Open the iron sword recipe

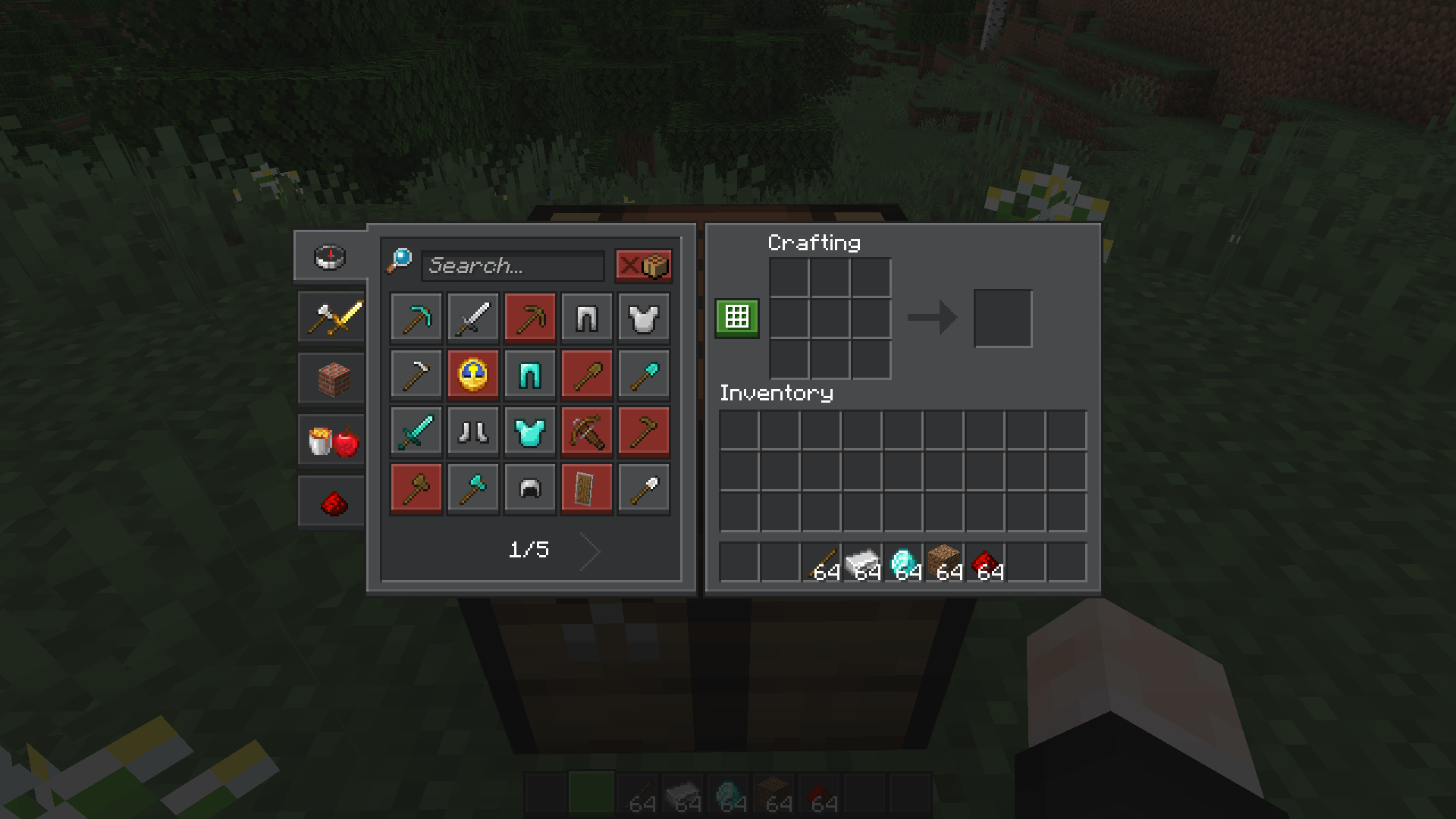pyautogui.click(x=472, y=317)
